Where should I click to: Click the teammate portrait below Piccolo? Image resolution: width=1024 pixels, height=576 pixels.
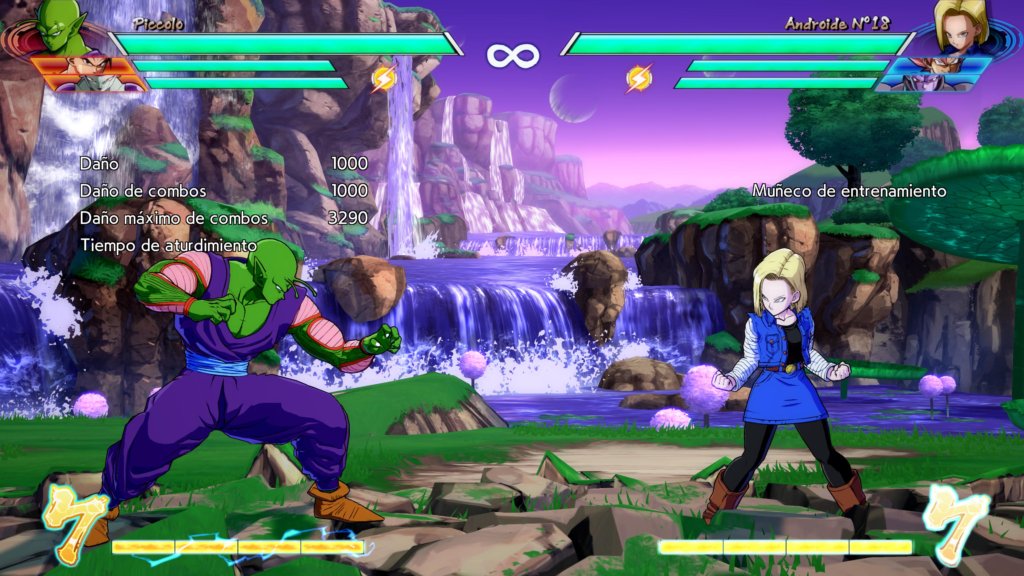point(88,74)
